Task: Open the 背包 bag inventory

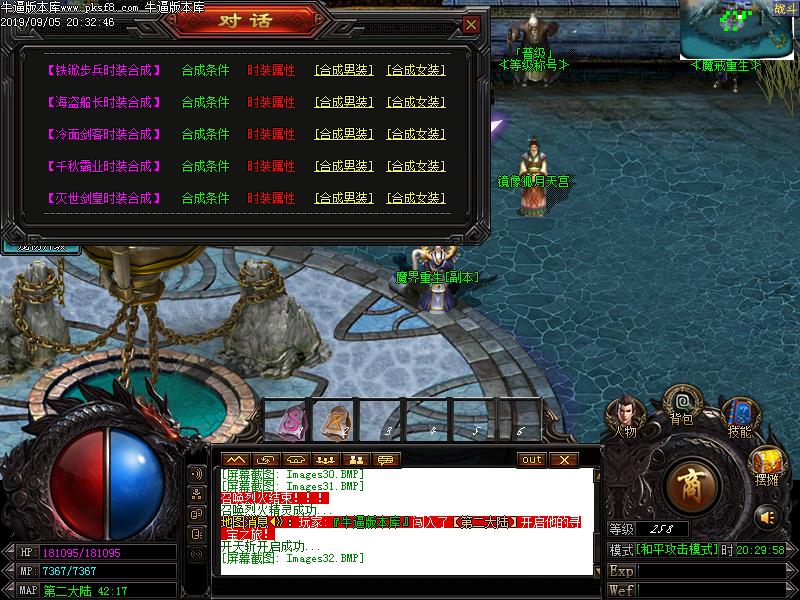Action: 682,403
